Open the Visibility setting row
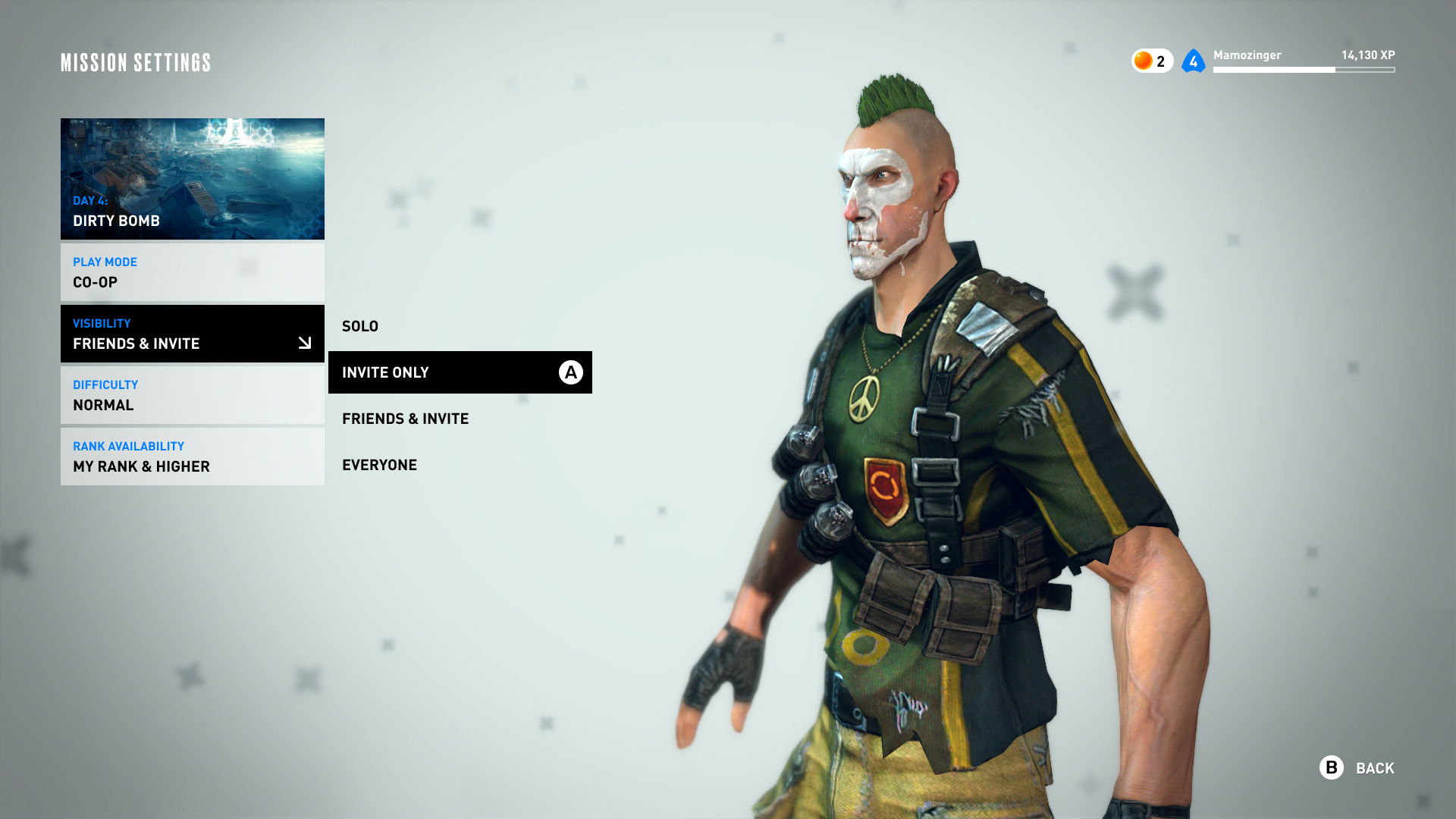Viewport: 1456px width, 819px height. pyautogui.click(x=193, y=334)
